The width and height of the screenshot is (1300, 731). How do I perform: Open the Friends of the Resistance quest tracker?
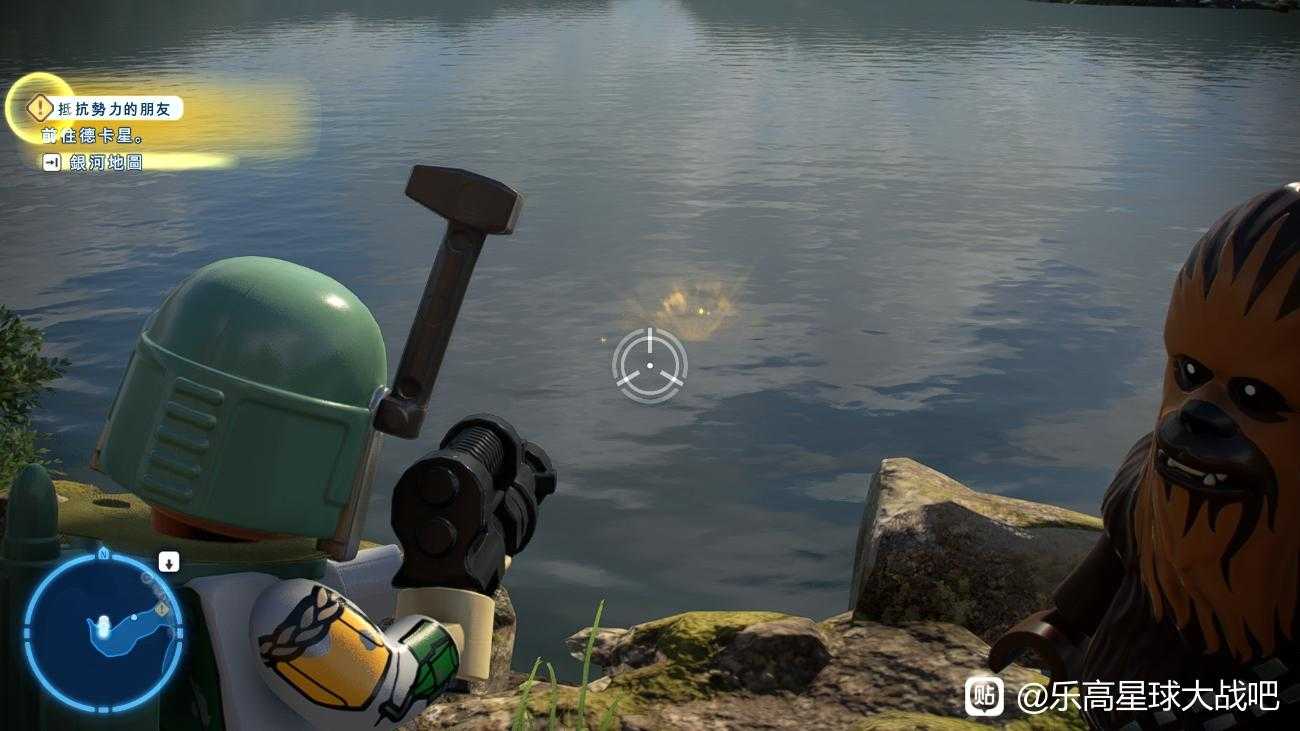point(118,108)
